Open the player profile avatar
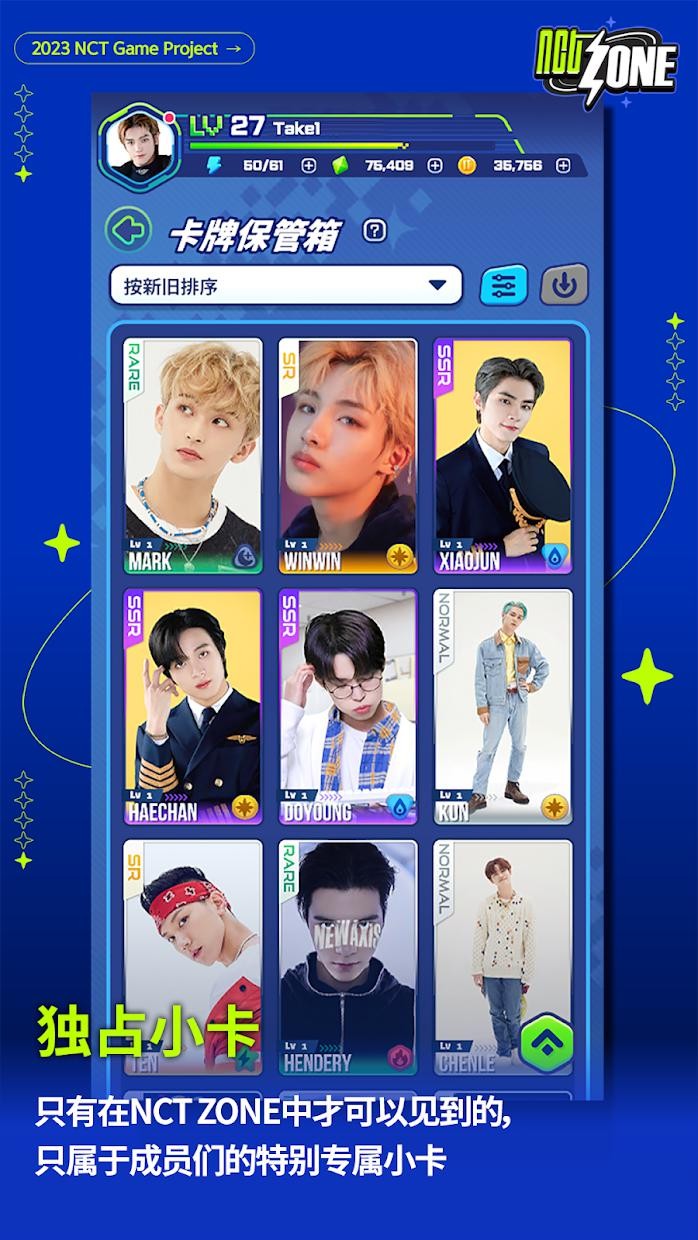Image resolution: width=698 pixels, height=1240 pixels. click(x=138, y=146)
